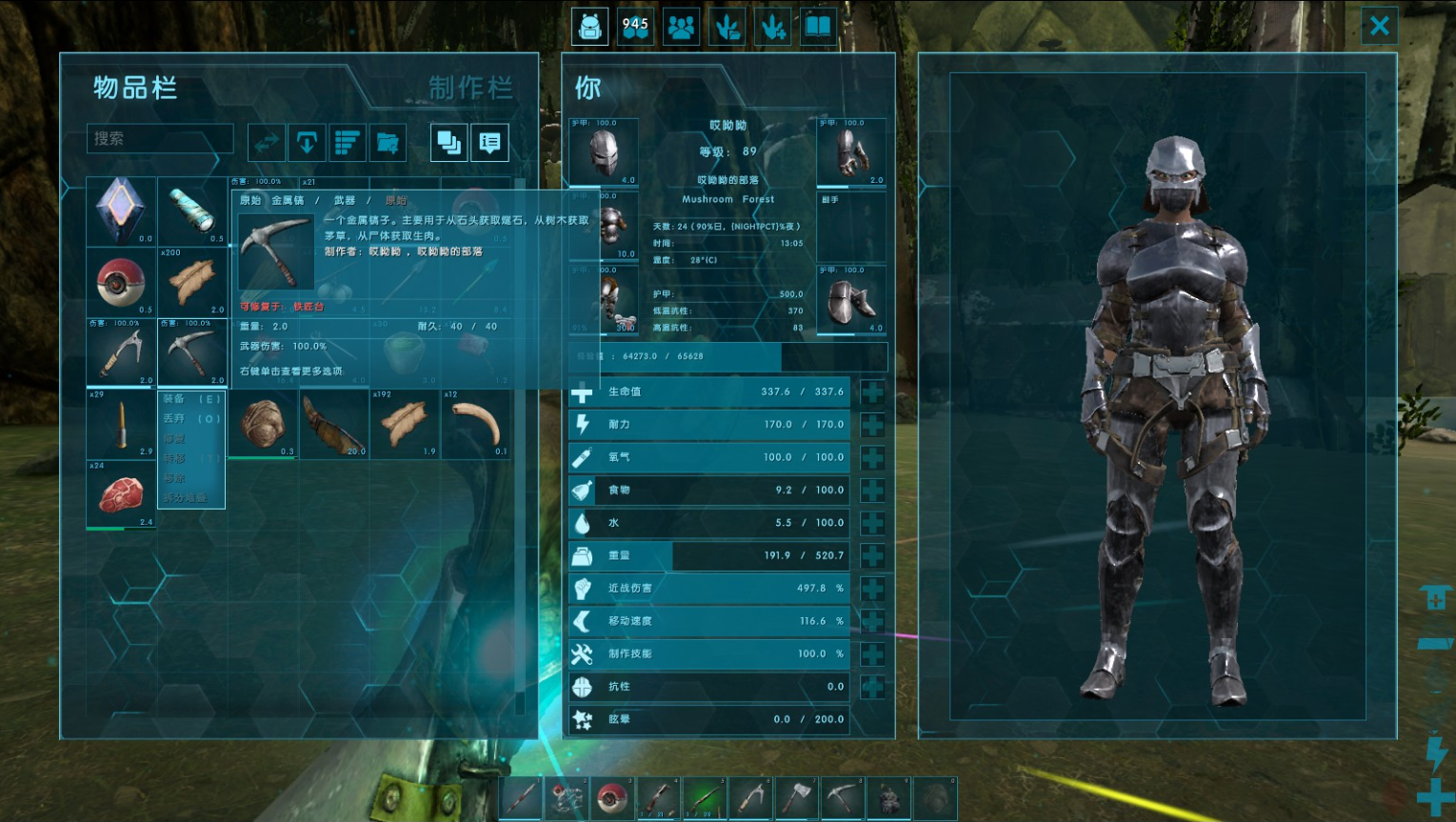Click the equipped gauntlets armor slot

click(851, 152)
